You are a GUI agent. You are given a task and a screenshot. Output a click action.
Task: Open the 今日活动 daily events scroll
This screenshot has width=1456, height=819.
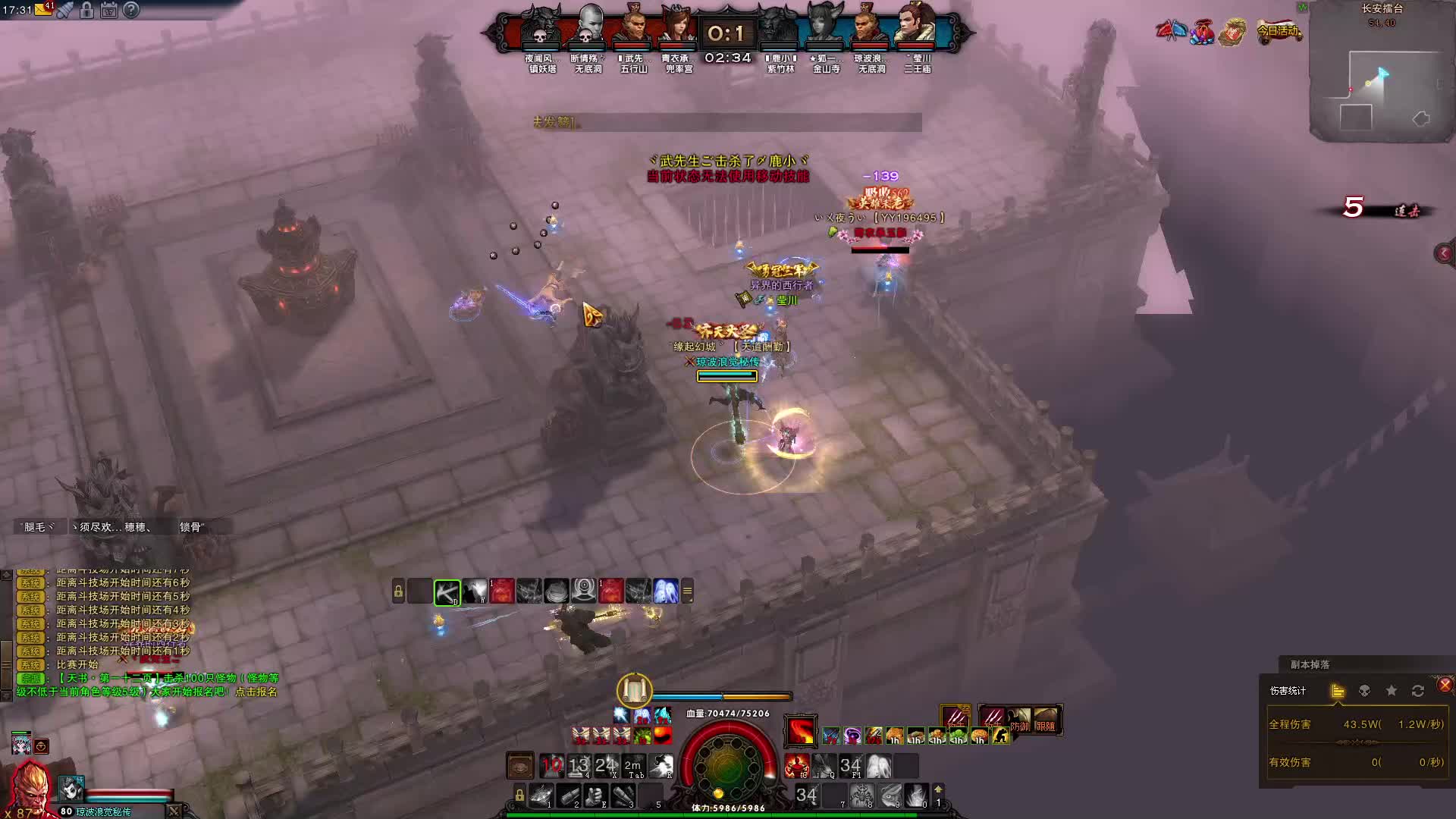(x=1279, y=32)
